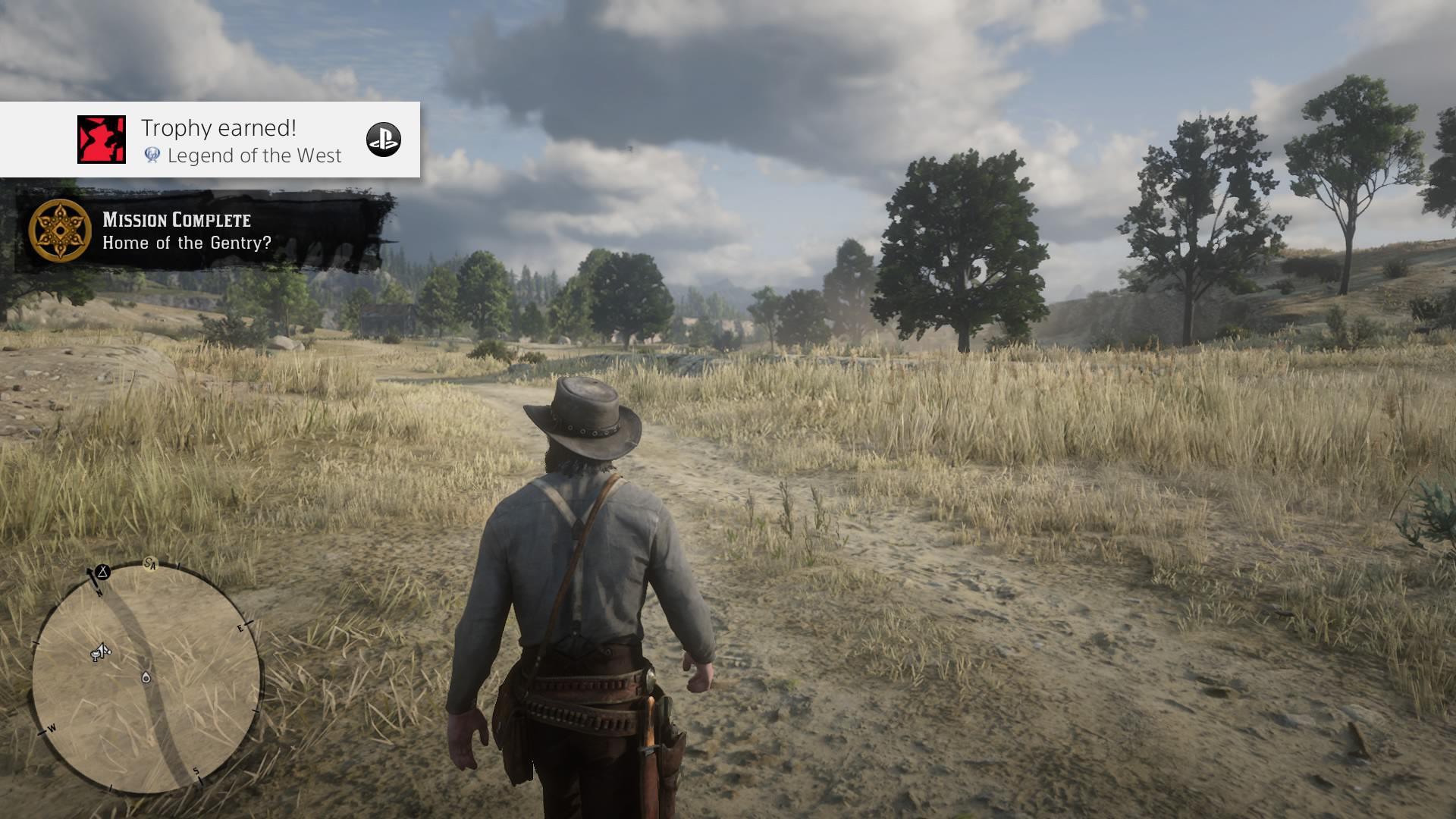Click the white waypoint marker inside the minimap
Image resolution: width=1456 pixels, height=819 pixels.
146,676
